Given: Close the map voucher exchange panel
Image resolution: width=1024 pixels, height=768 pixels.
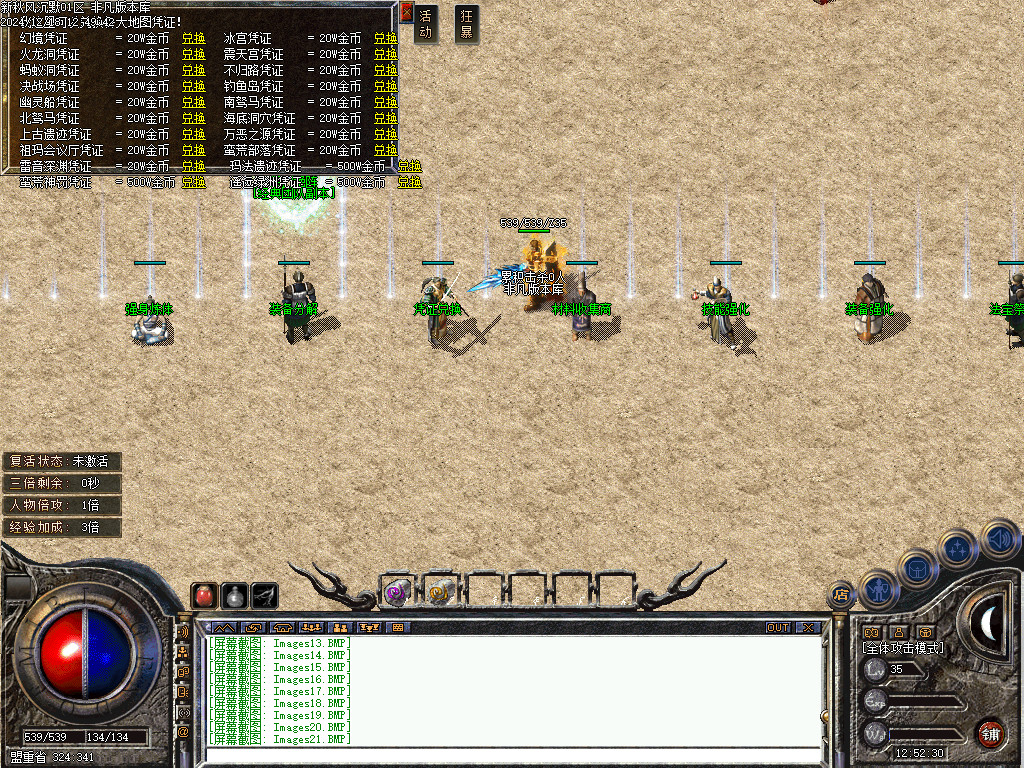Looking at the screenshot, I should pos(406,13).
